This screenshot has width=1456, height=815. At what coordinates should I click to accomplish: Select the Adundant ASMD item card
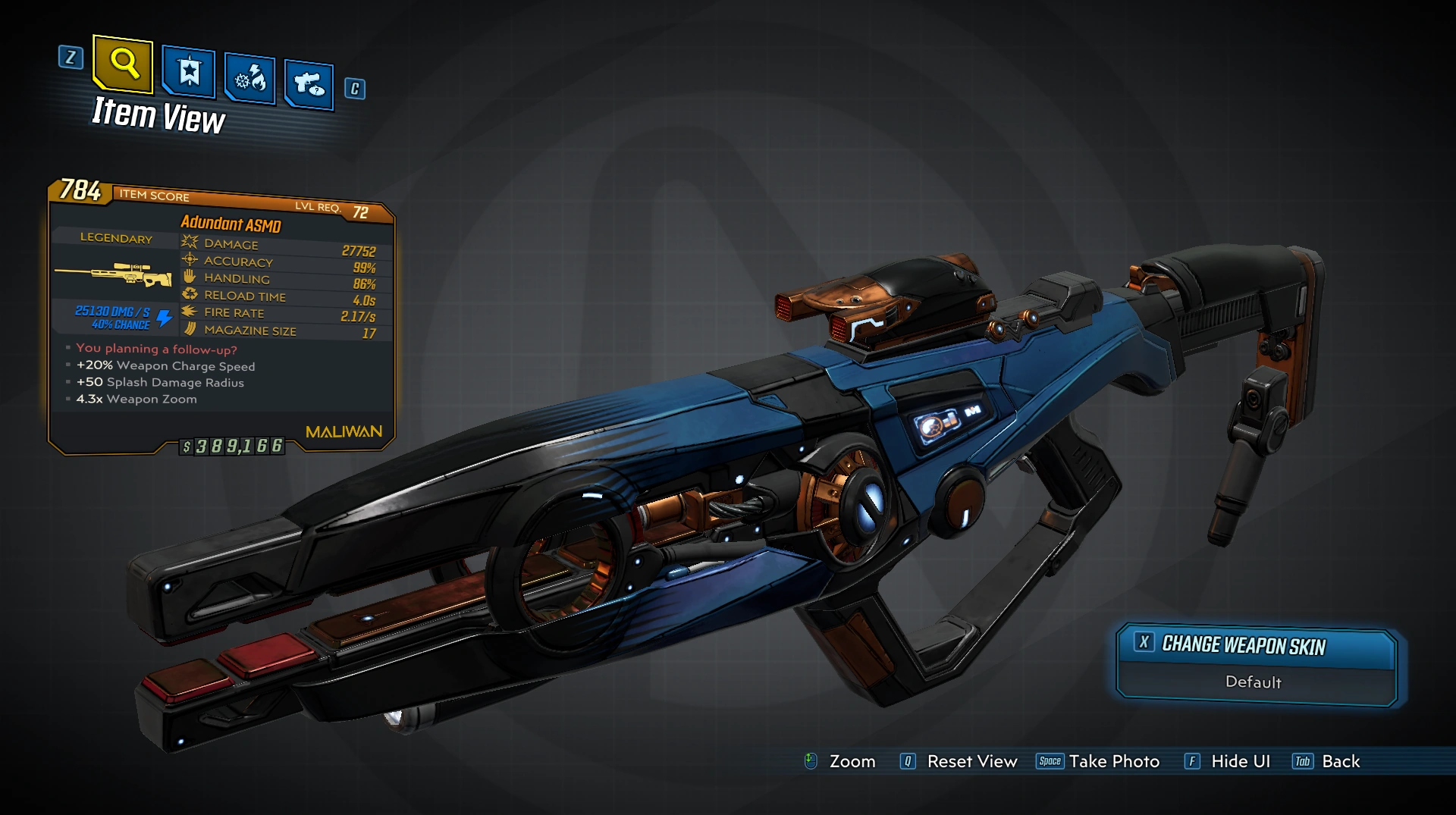(x=221, y=318)
